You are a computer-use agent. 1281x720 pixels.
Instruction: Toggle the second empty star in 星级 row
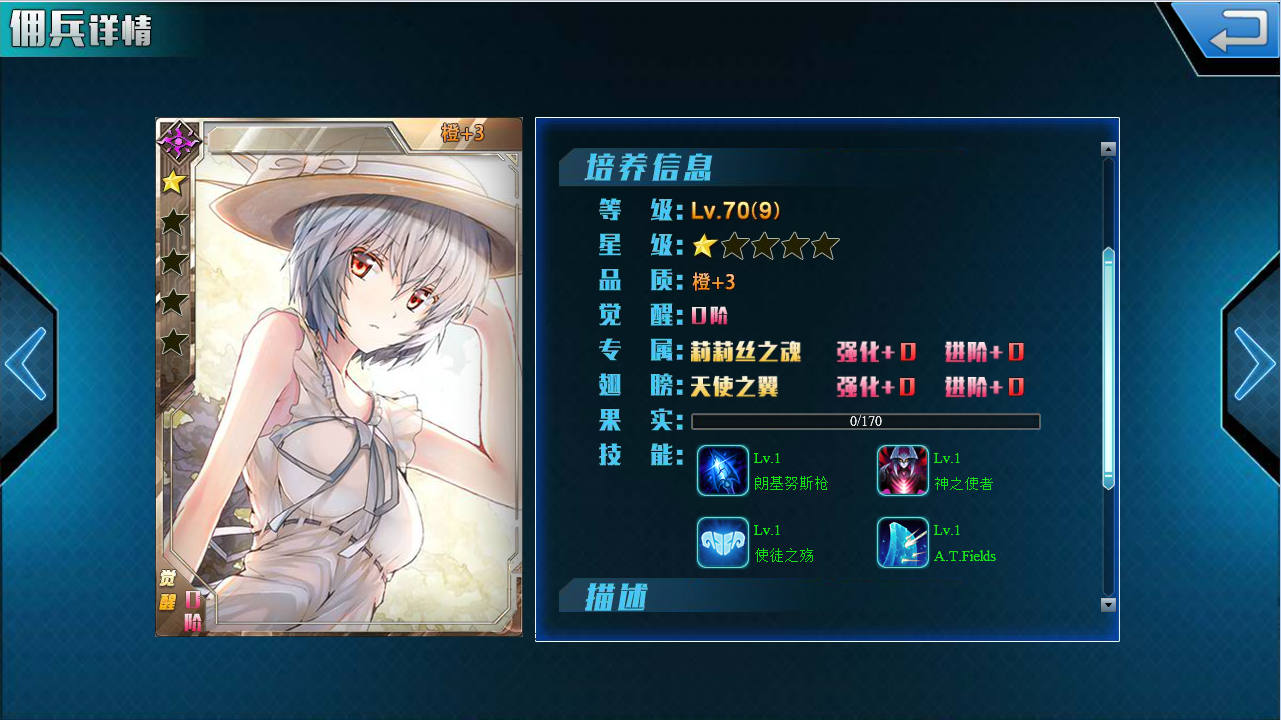coord(735,243)
